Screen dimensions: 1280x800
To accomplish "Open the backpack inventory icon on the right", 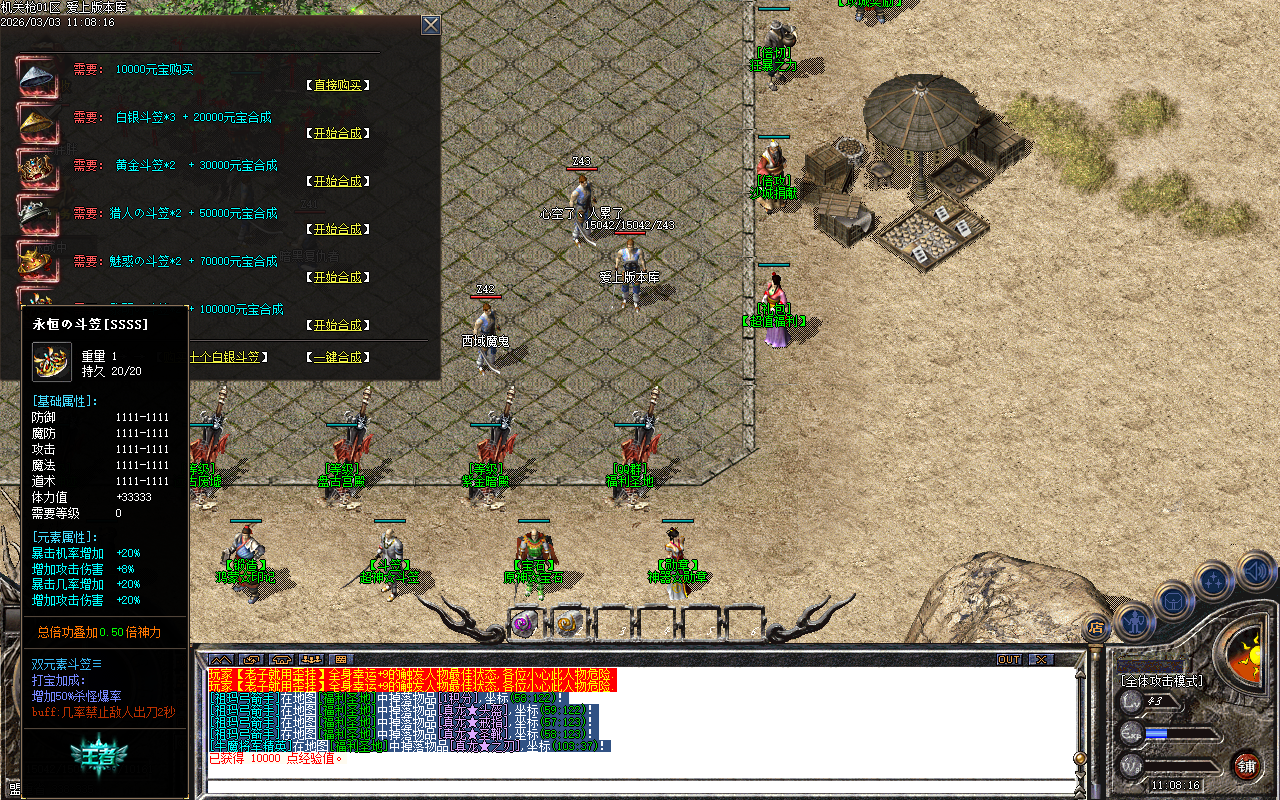I will point(1172,602).
